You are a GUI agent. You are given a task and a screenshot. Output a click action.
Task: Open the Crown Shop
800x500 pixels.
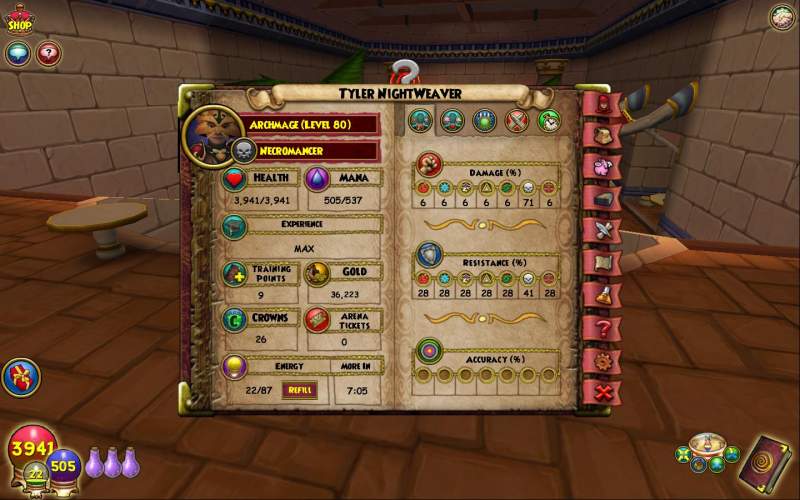click(x=18, y=18)
